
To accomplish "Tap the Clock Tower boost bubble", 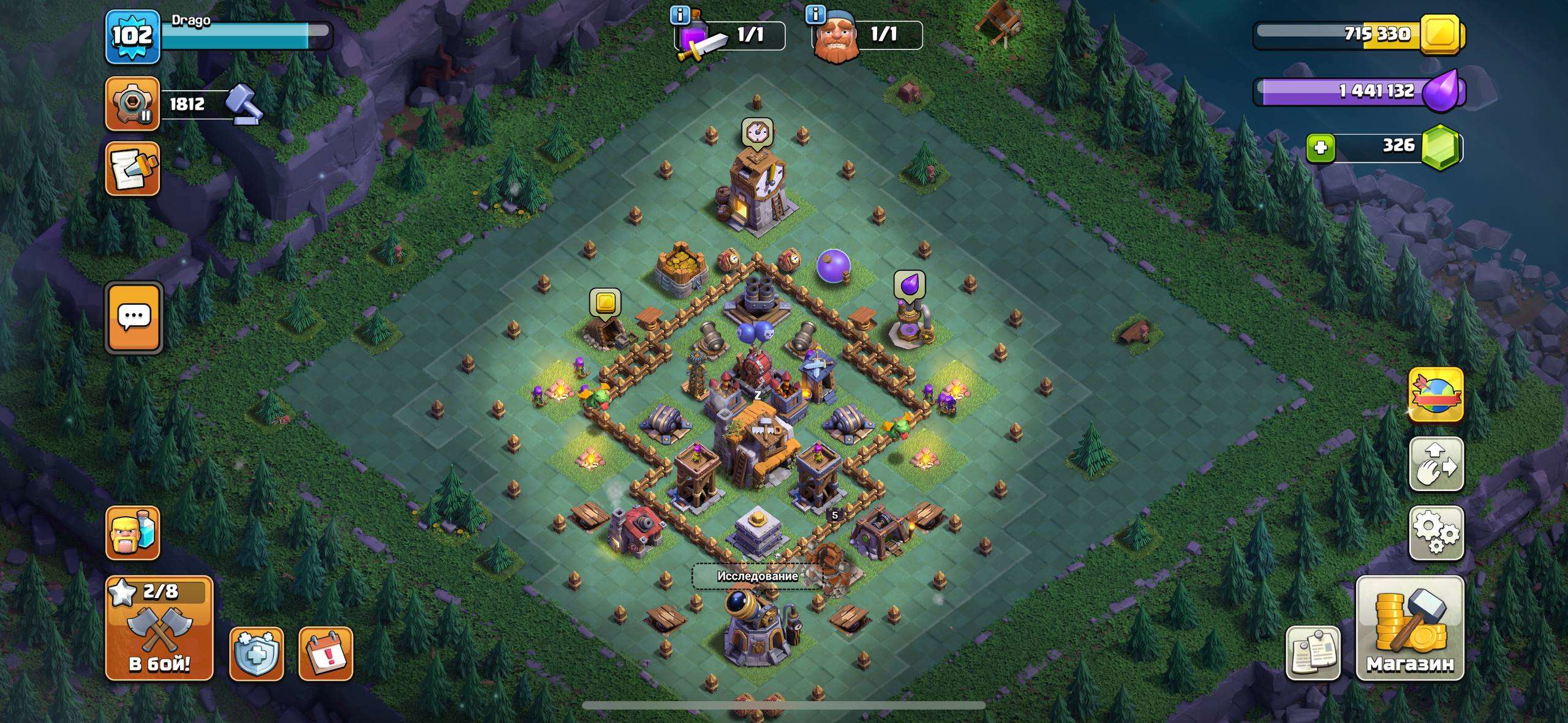I will coord(757,133).
